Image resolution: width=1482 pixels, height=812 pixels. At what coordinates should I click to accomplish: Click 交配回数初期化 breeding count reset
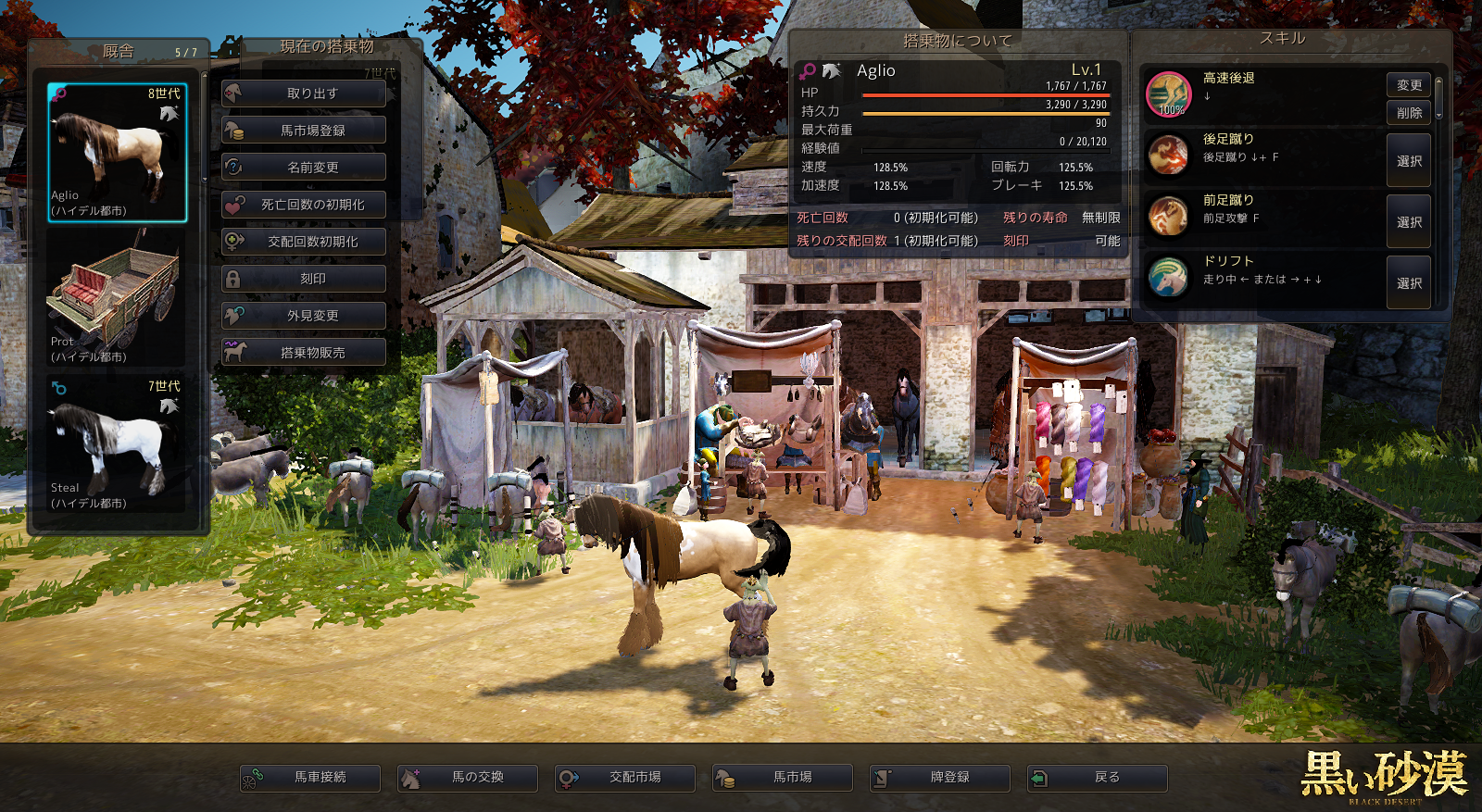(x=304, y=242)
